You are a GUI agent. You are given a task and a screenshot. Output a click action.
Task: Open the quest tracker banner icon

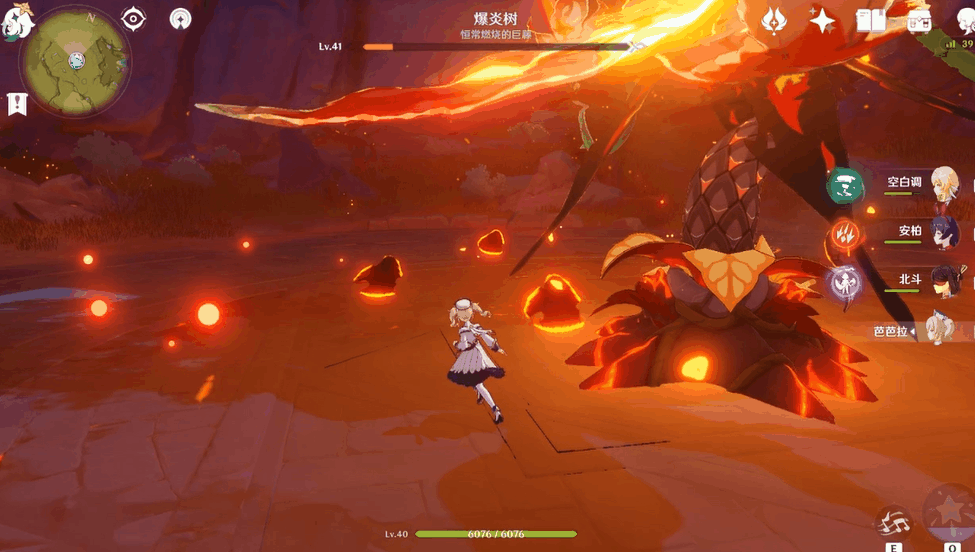(16, 103)
